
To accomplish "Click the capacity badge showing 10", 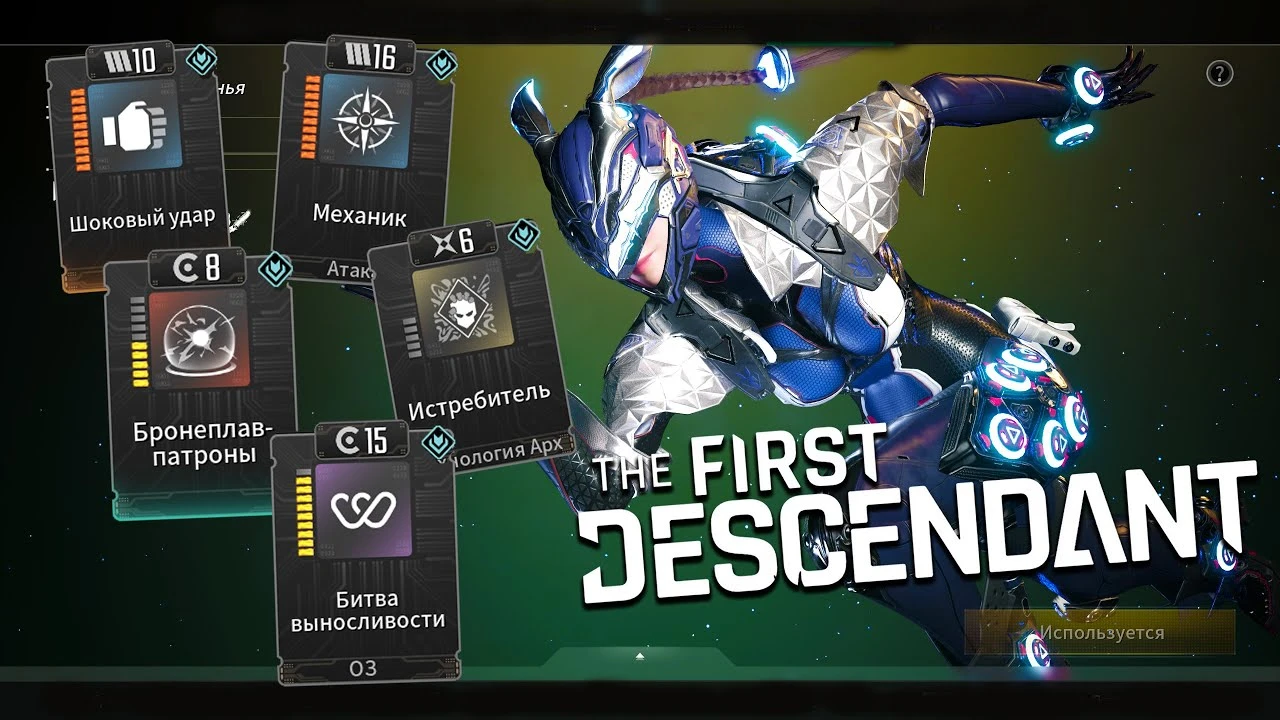I will click(130, 58).
